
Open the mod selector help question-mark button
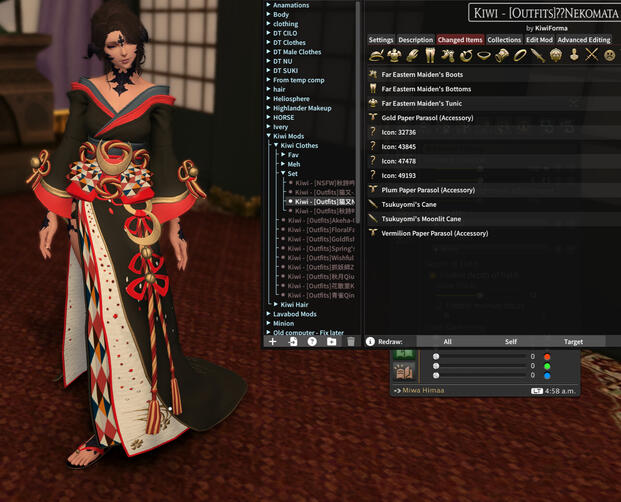click(312, 342)
